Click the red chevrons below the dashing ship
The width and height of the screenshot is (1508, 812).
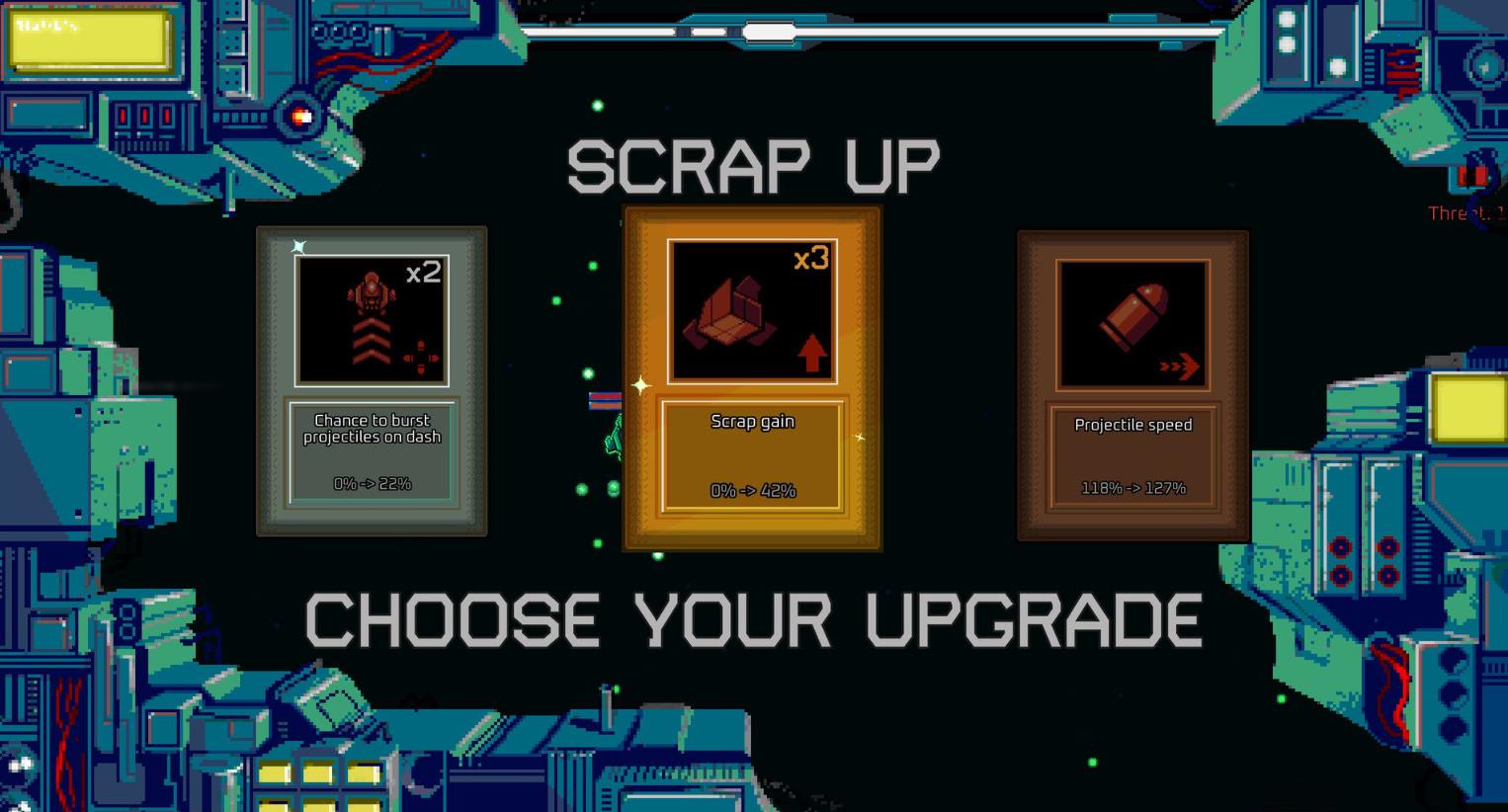pos(372,341)
